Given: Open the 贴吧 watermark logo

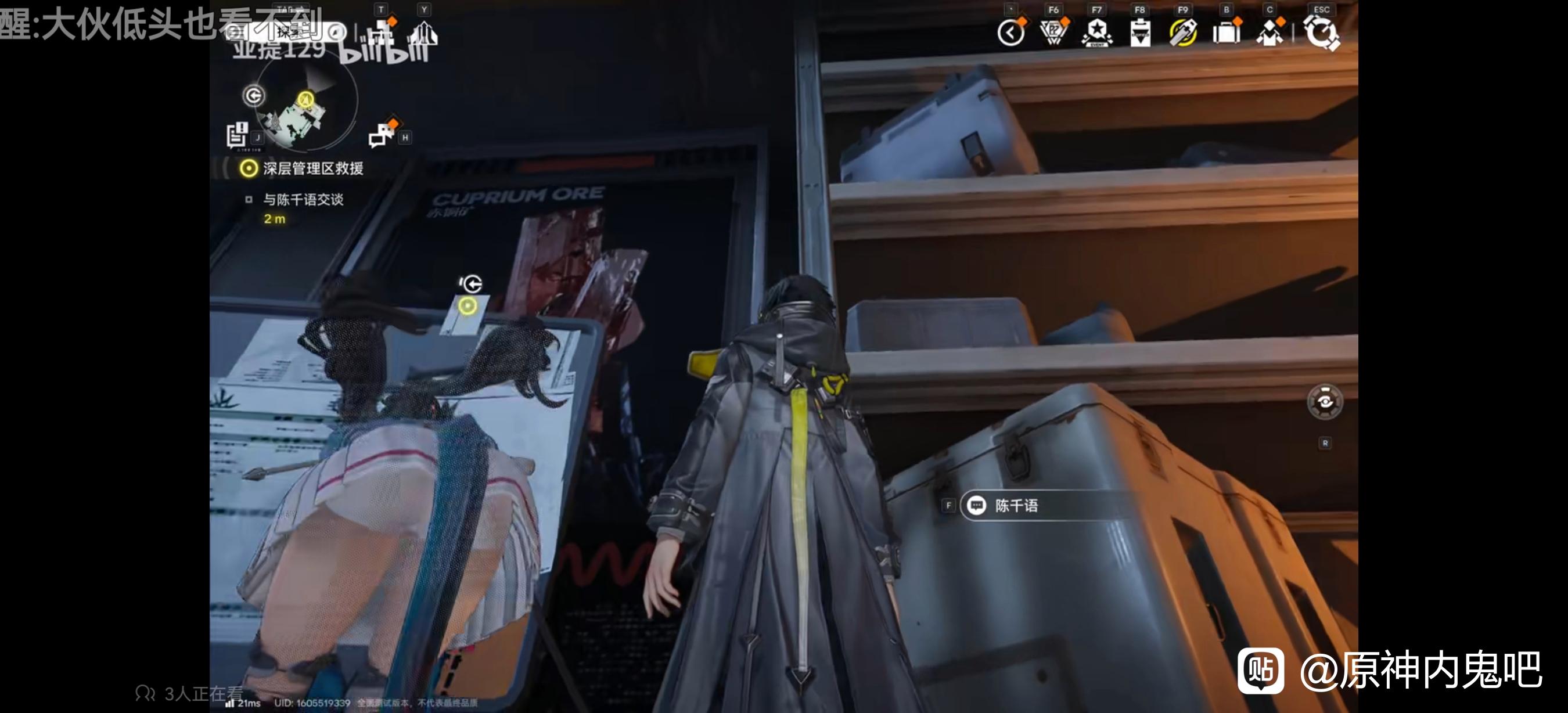Looking at the screenshot, I should (1261, 671).
